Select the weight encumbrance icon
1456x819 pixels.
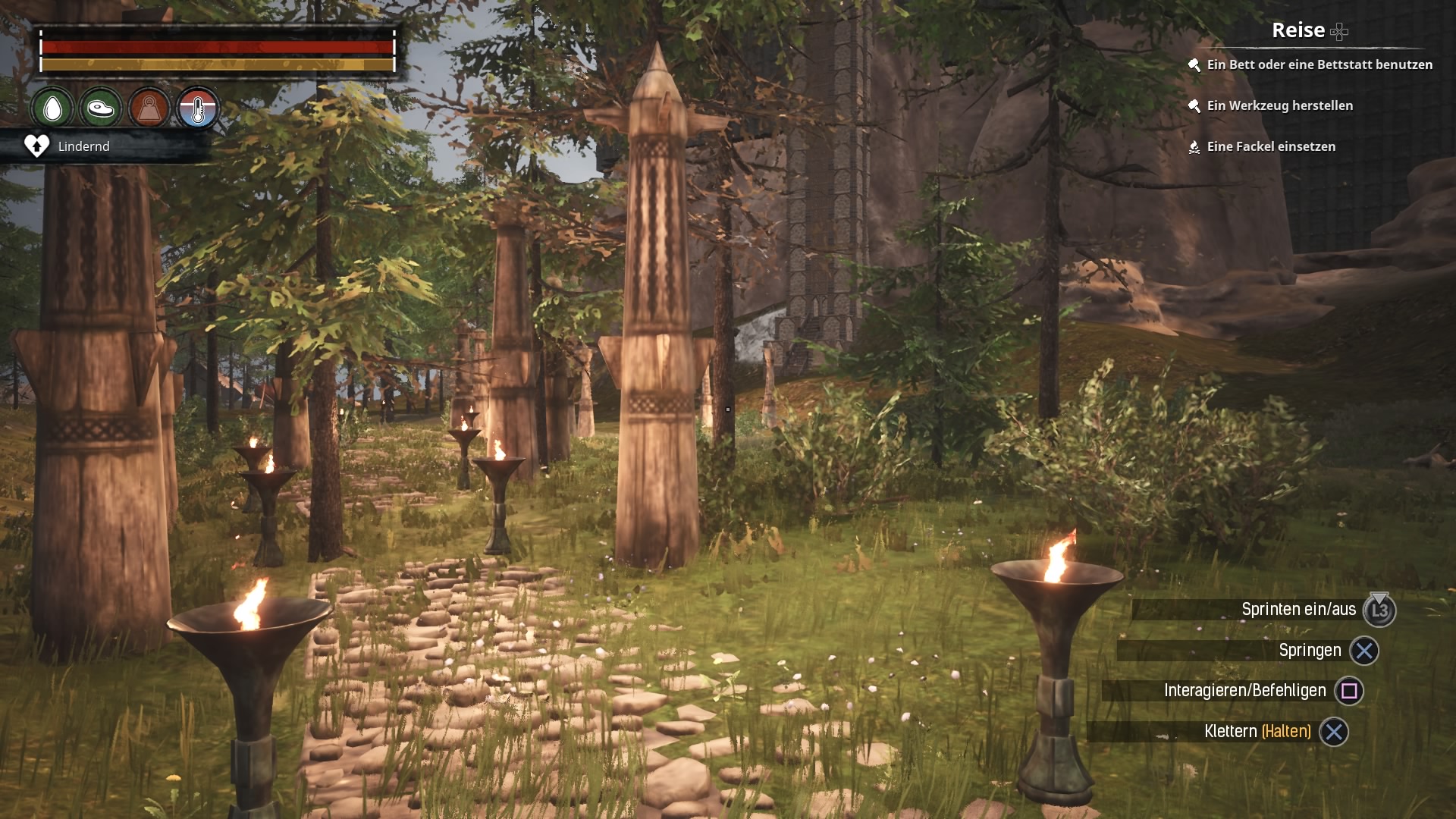click(x=149, y=109)
